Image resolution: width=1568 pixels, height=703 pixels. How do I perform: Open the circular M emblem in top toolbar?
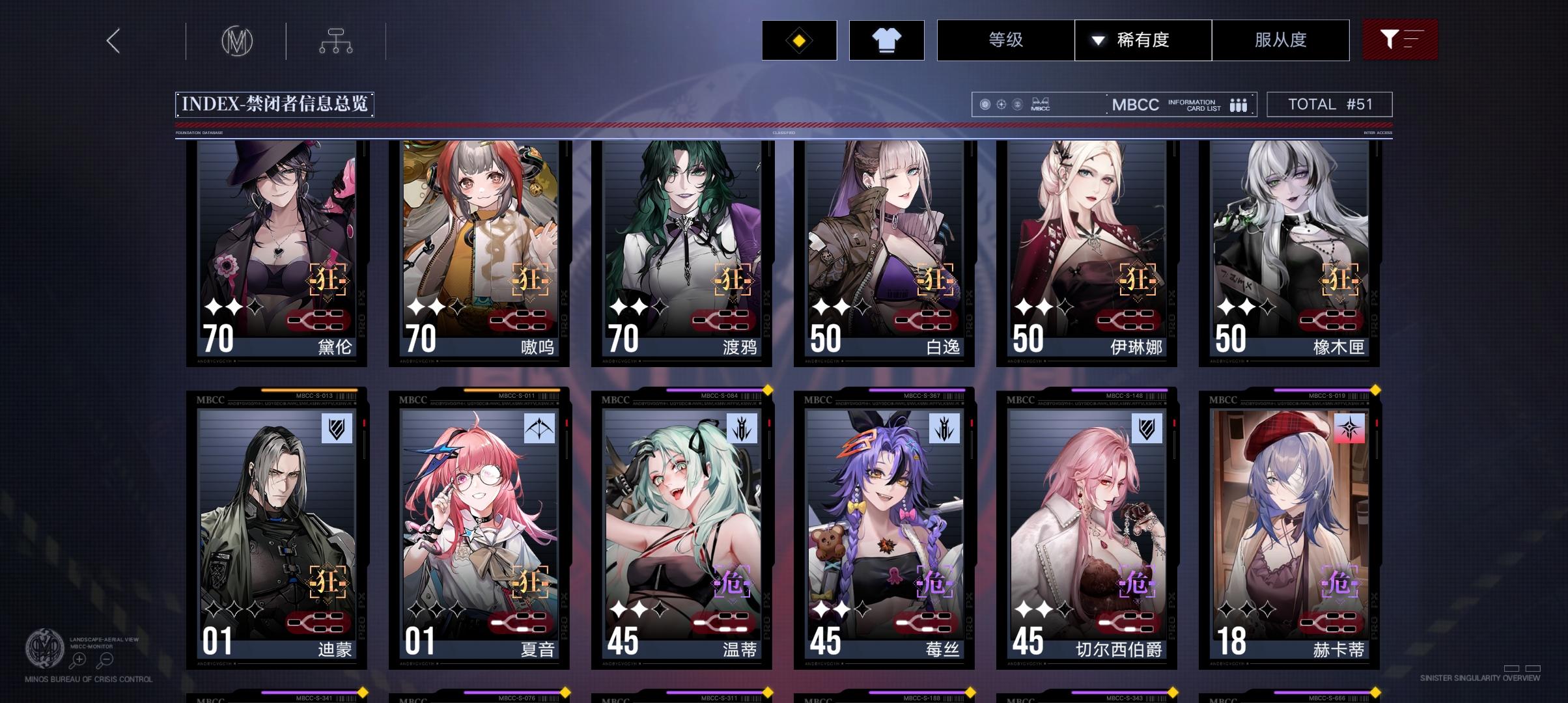click(236, 40)
